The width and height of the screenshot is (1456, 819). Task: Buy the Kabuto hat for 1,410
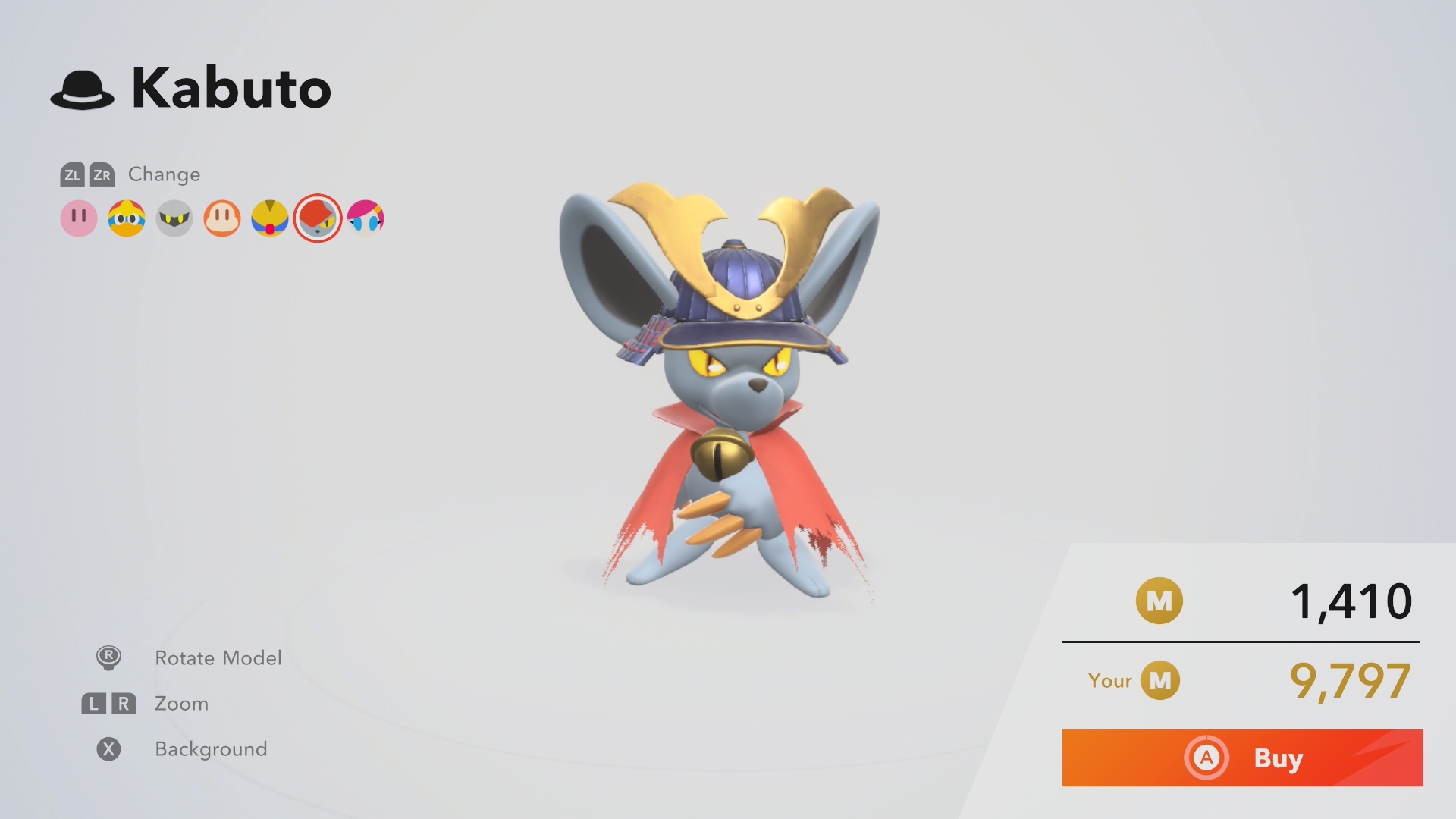coord(1242,758)
